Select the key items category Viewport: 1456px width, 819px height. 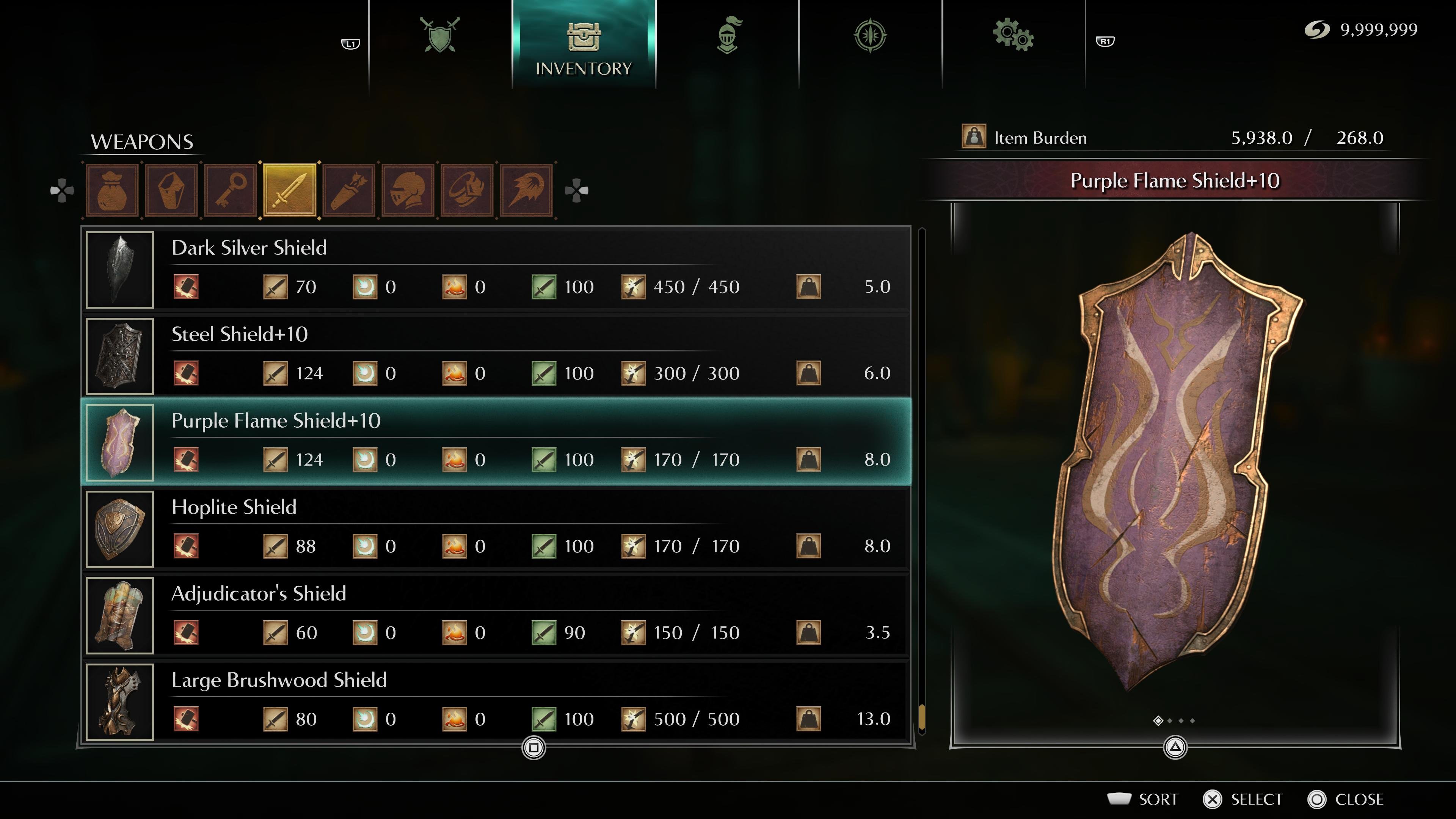pos(231,190)
